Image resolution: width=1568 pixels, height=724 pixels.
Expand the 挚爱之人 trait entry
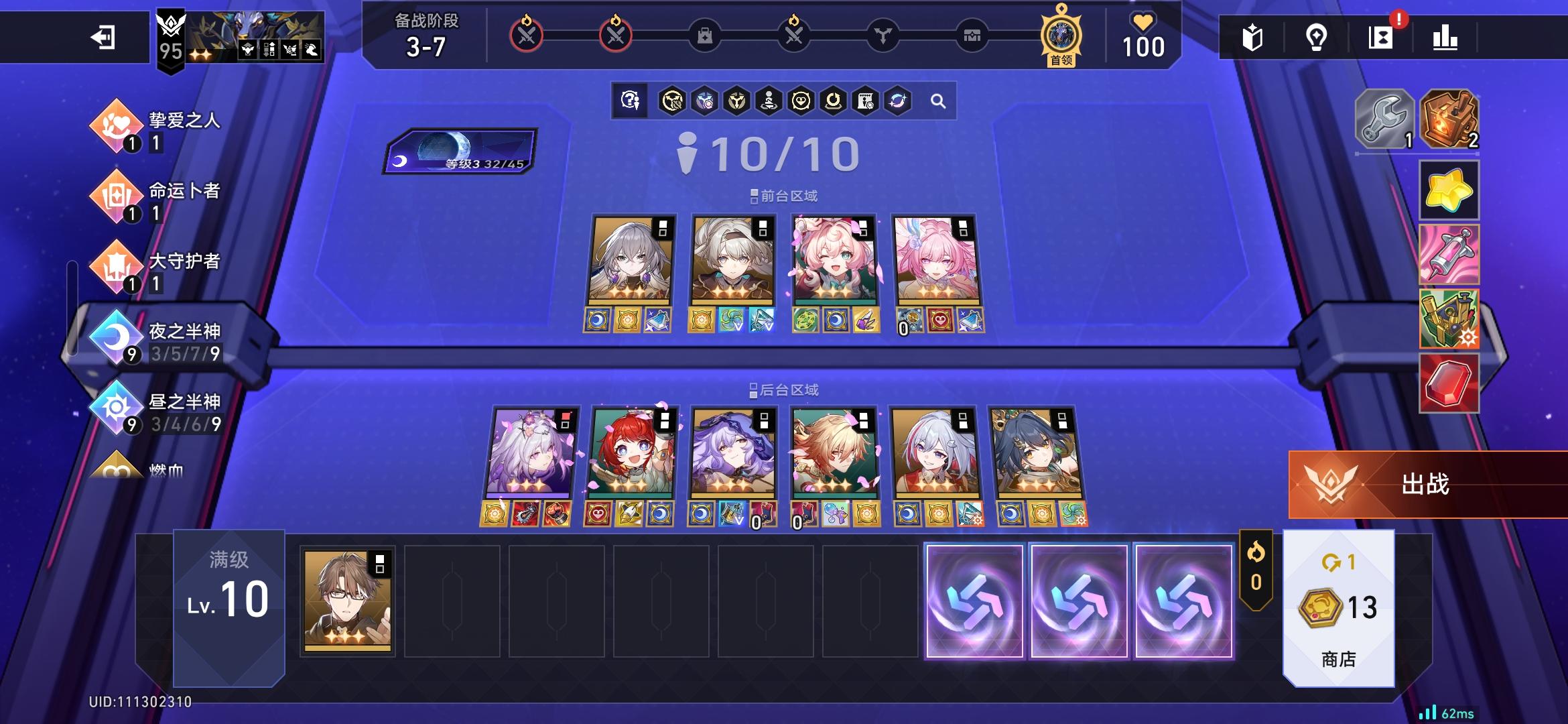pos(181,121)
